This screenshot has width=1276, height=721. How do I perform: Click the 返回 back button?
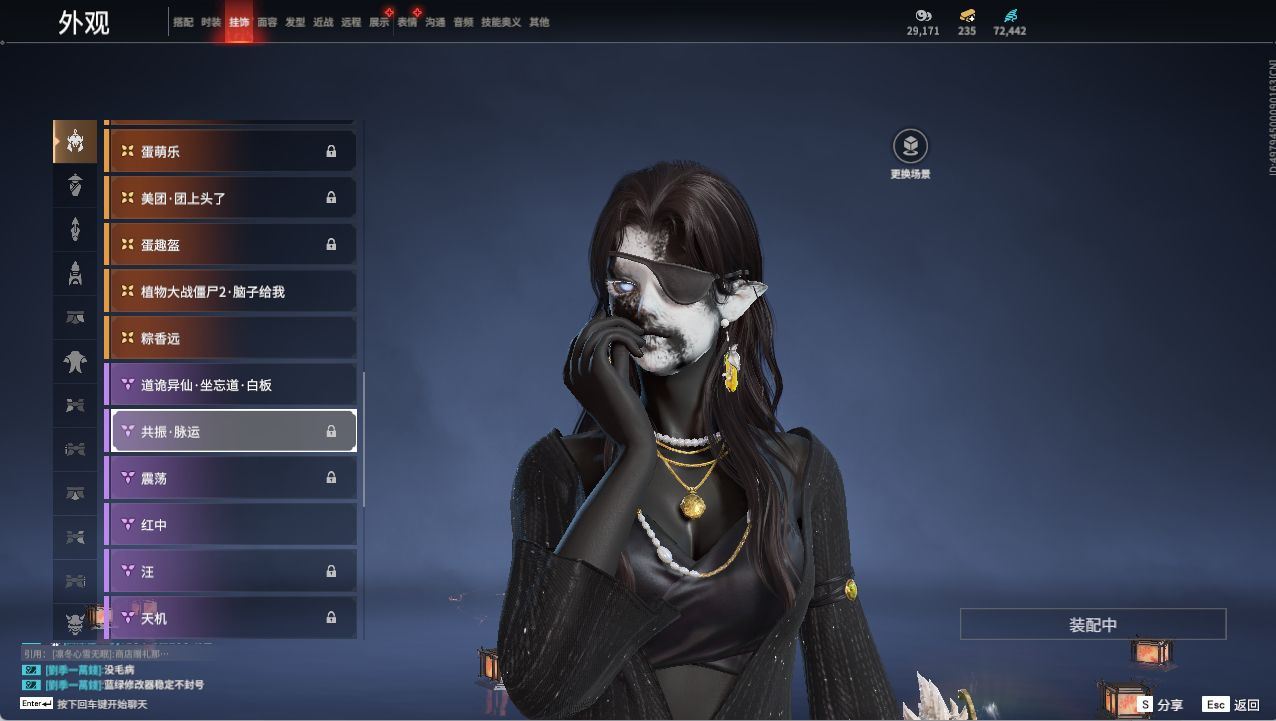pos(1232,705)
